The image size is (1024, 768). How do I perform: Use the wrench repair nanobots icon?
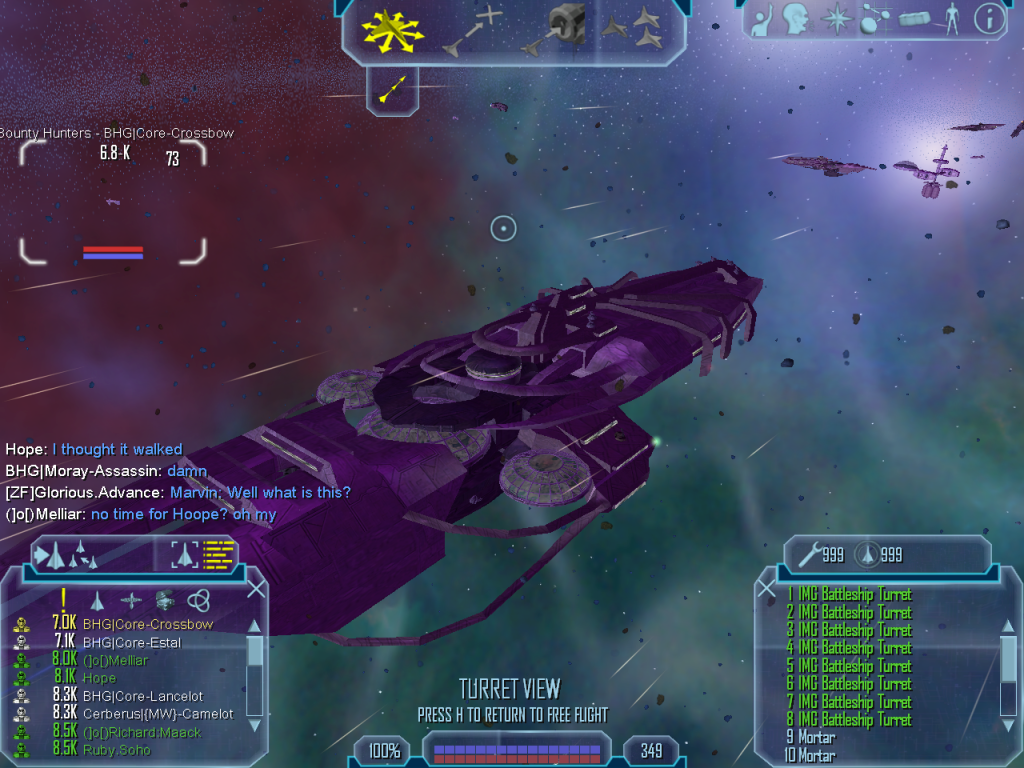point(806,553)
